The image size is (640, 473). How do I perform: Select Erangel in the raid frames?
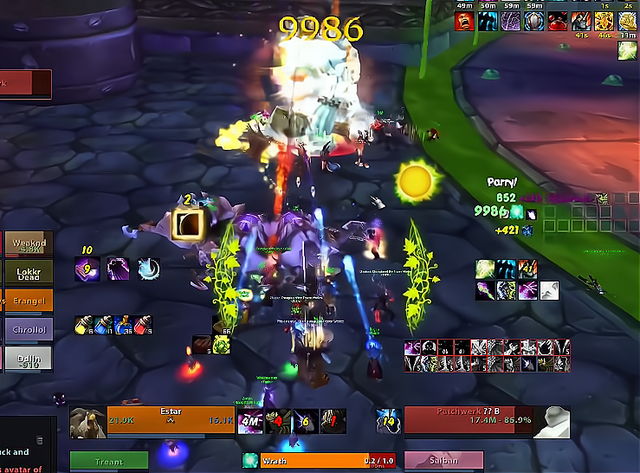pos(27,300)
